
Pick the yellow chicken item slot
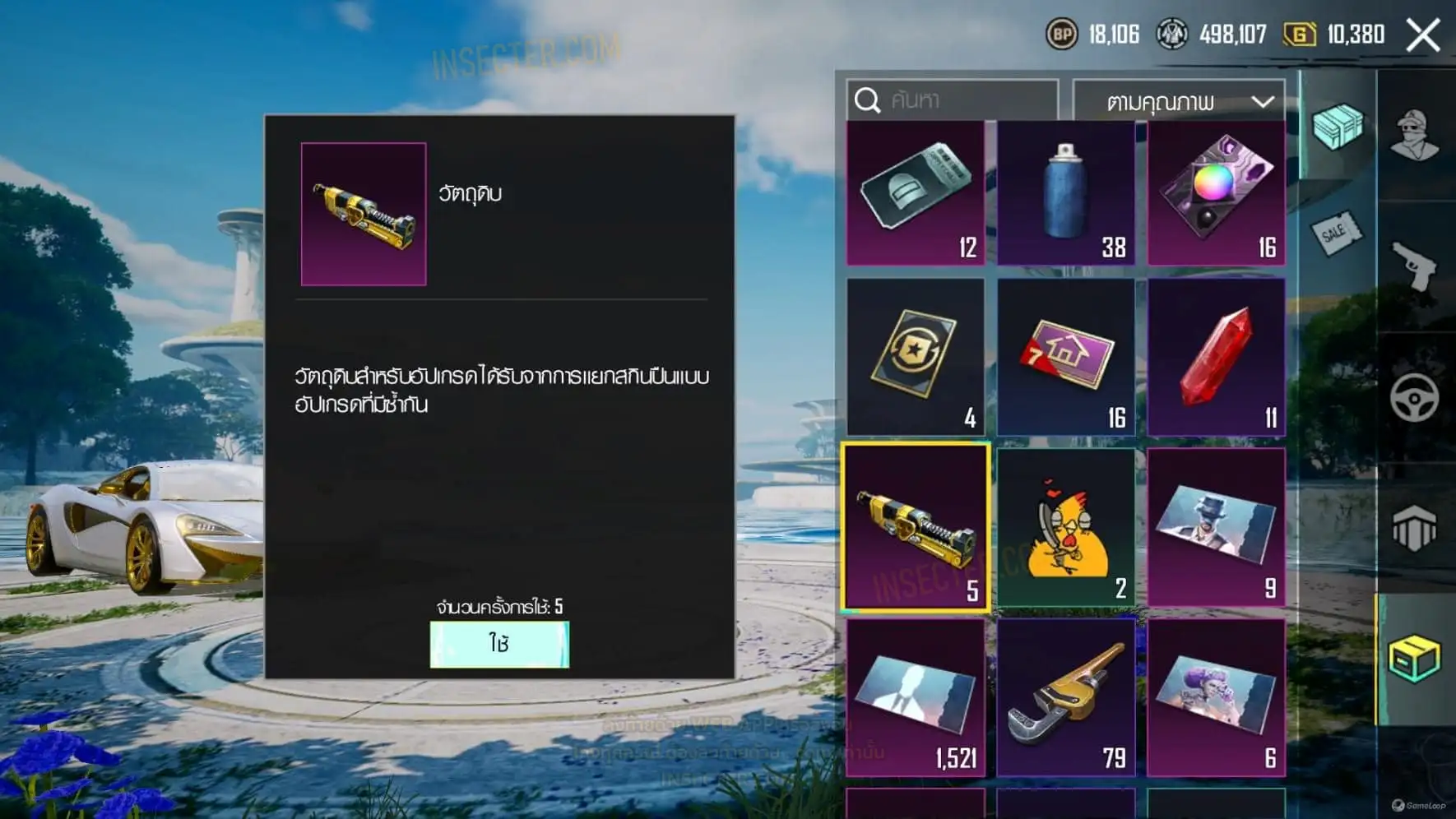1066,527
